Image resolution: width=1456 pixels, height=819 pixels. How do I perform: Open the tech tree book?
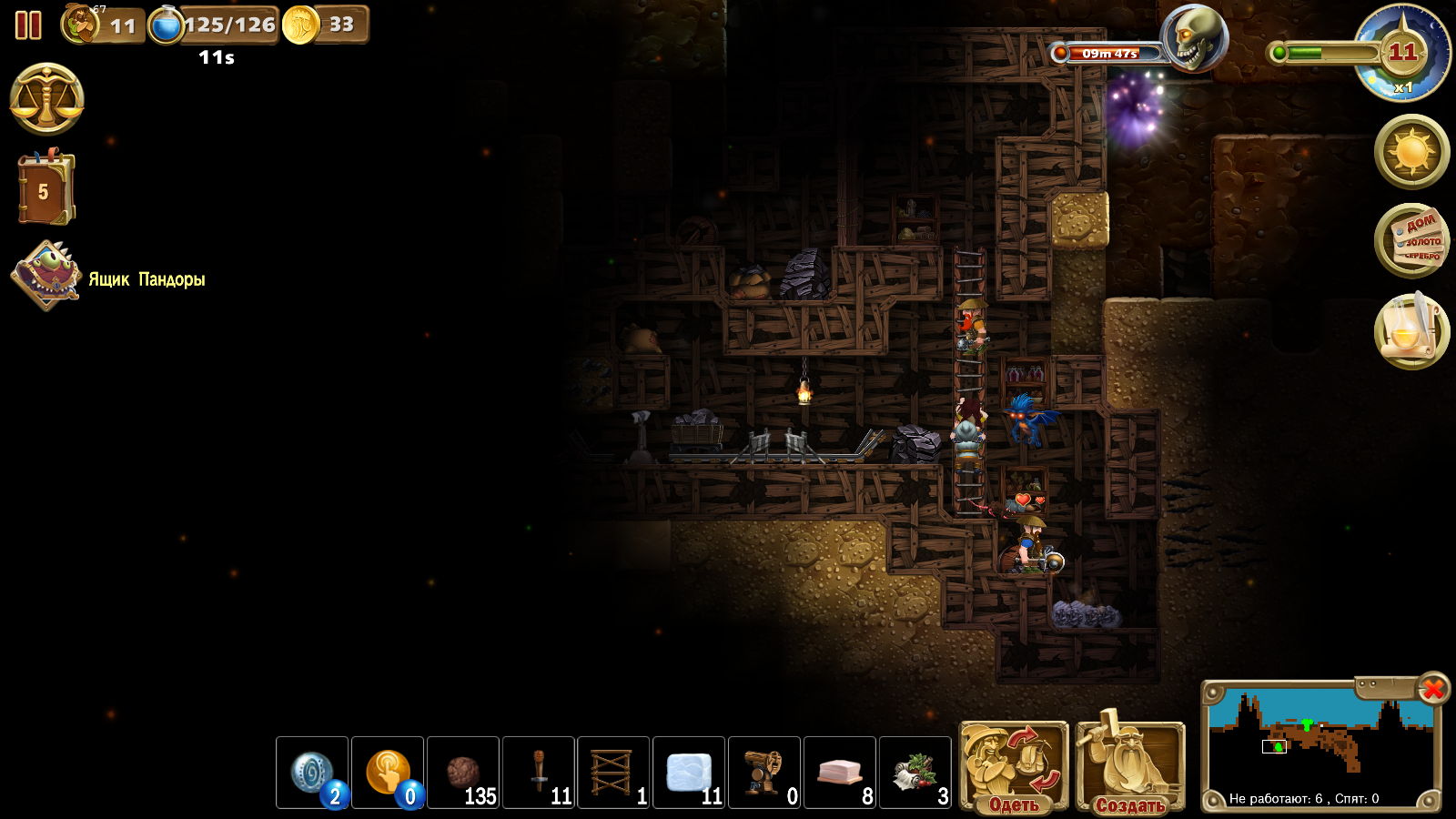(x=45, y=189)
